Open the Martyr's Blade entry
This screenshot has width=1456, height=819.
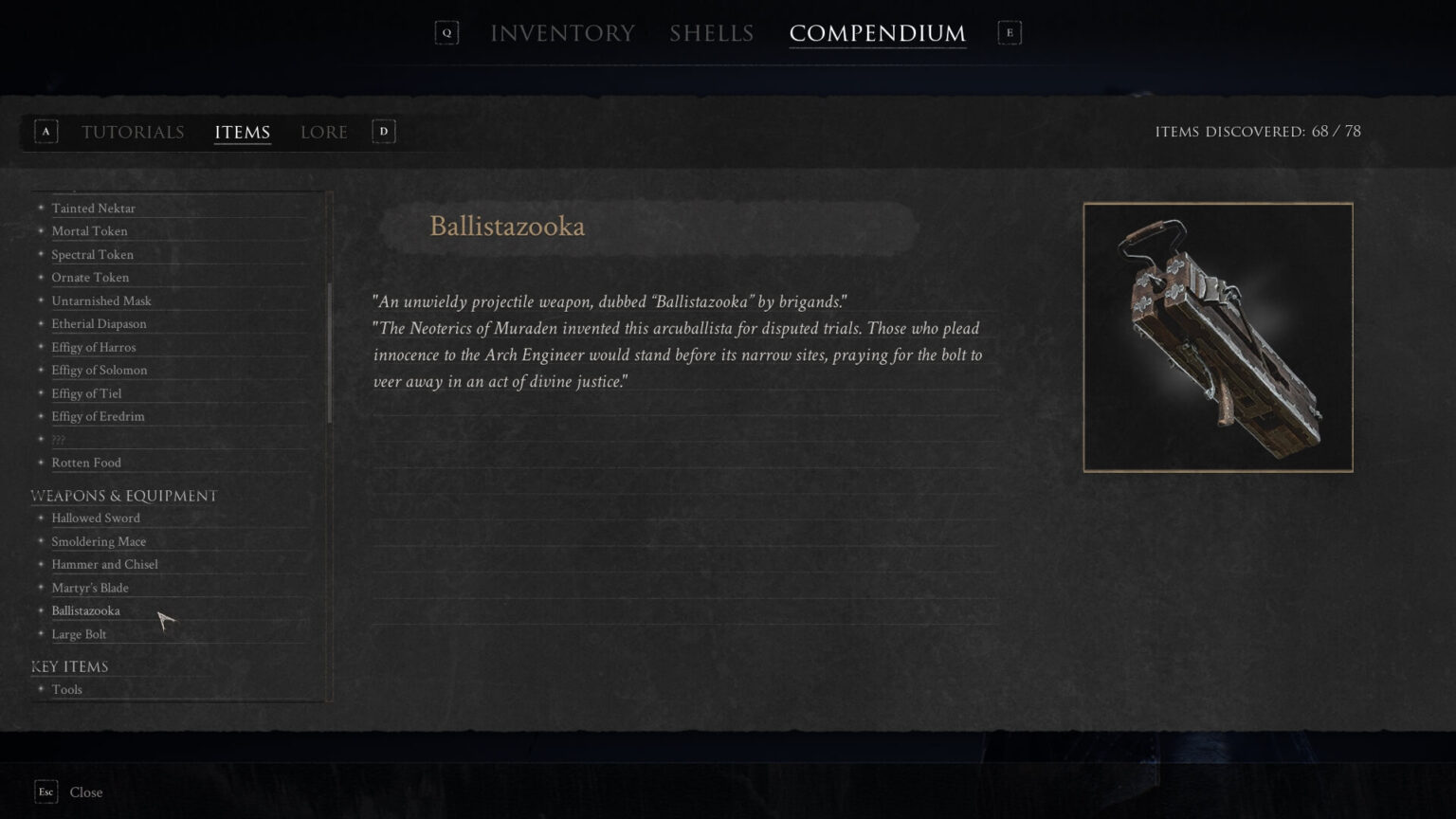[x=90, y=589]
